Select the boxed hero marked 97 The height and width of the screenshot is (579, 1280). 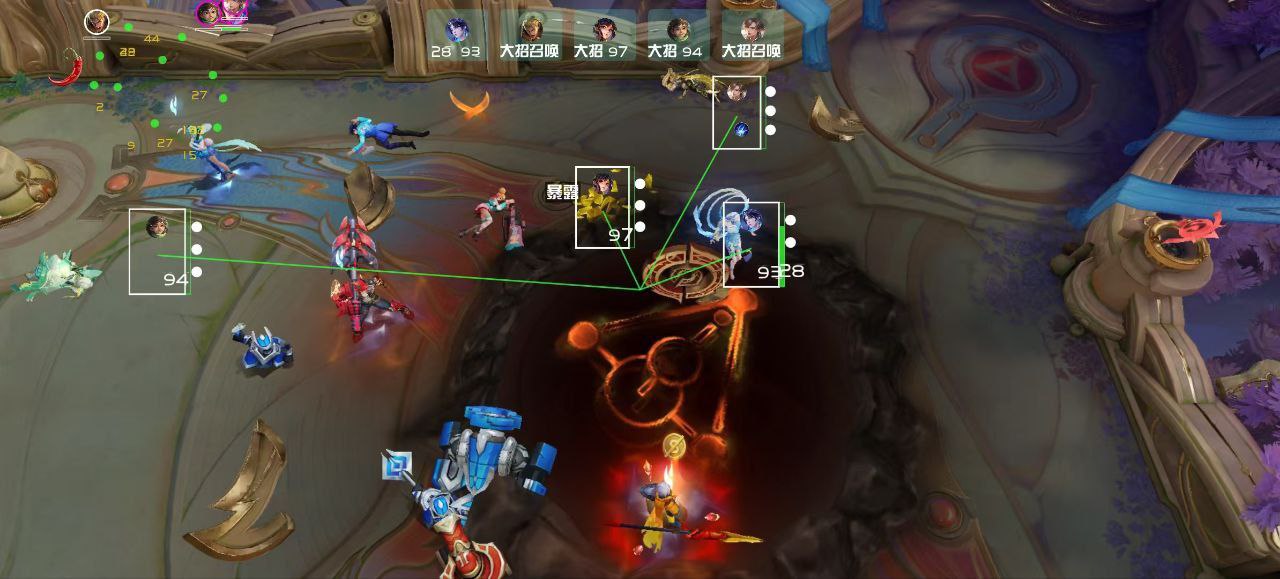(x=603, y=207)
